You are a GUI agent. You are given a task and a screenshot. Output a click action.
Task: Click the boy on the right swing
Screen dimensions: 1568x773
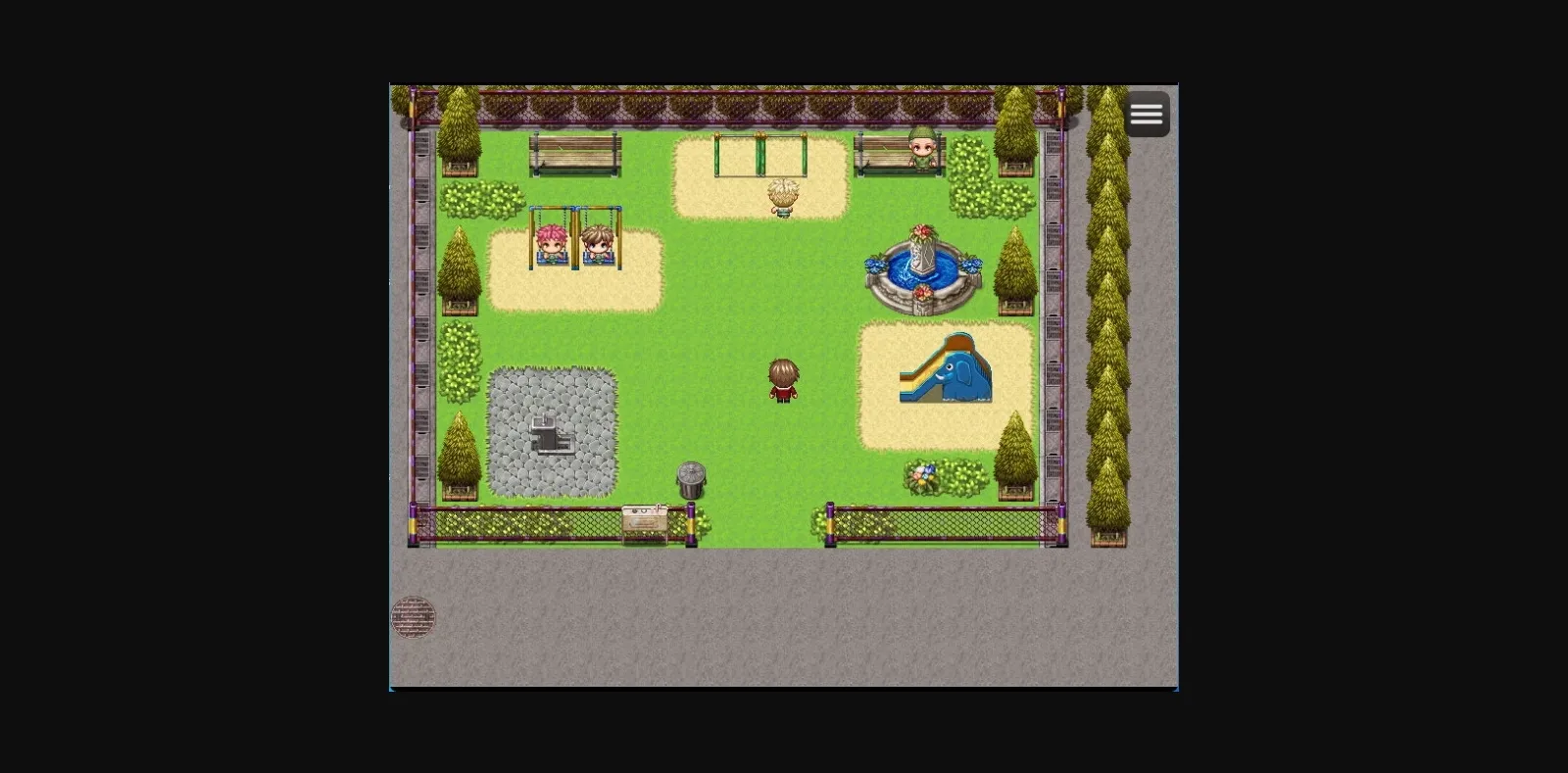(596, 240)
